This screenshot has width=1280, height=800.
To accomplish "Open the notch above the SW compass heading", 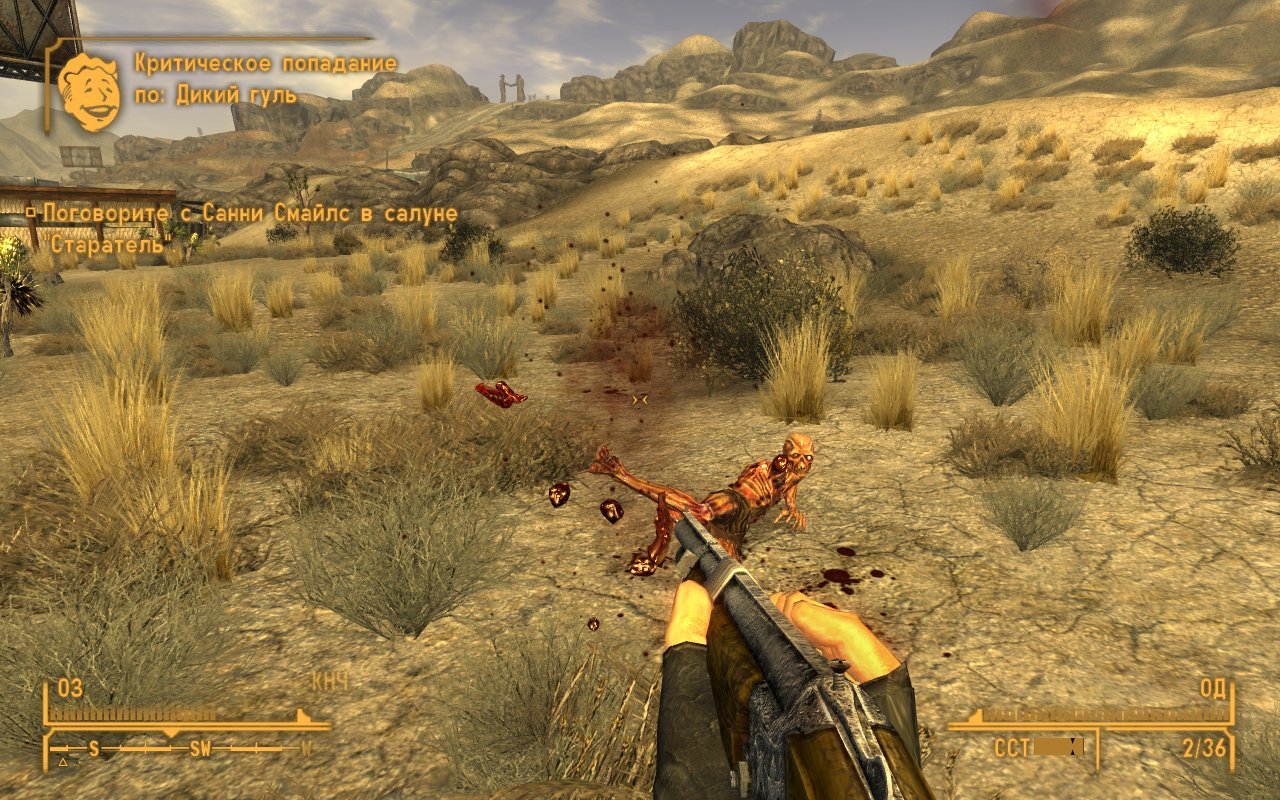I will 171,731.
